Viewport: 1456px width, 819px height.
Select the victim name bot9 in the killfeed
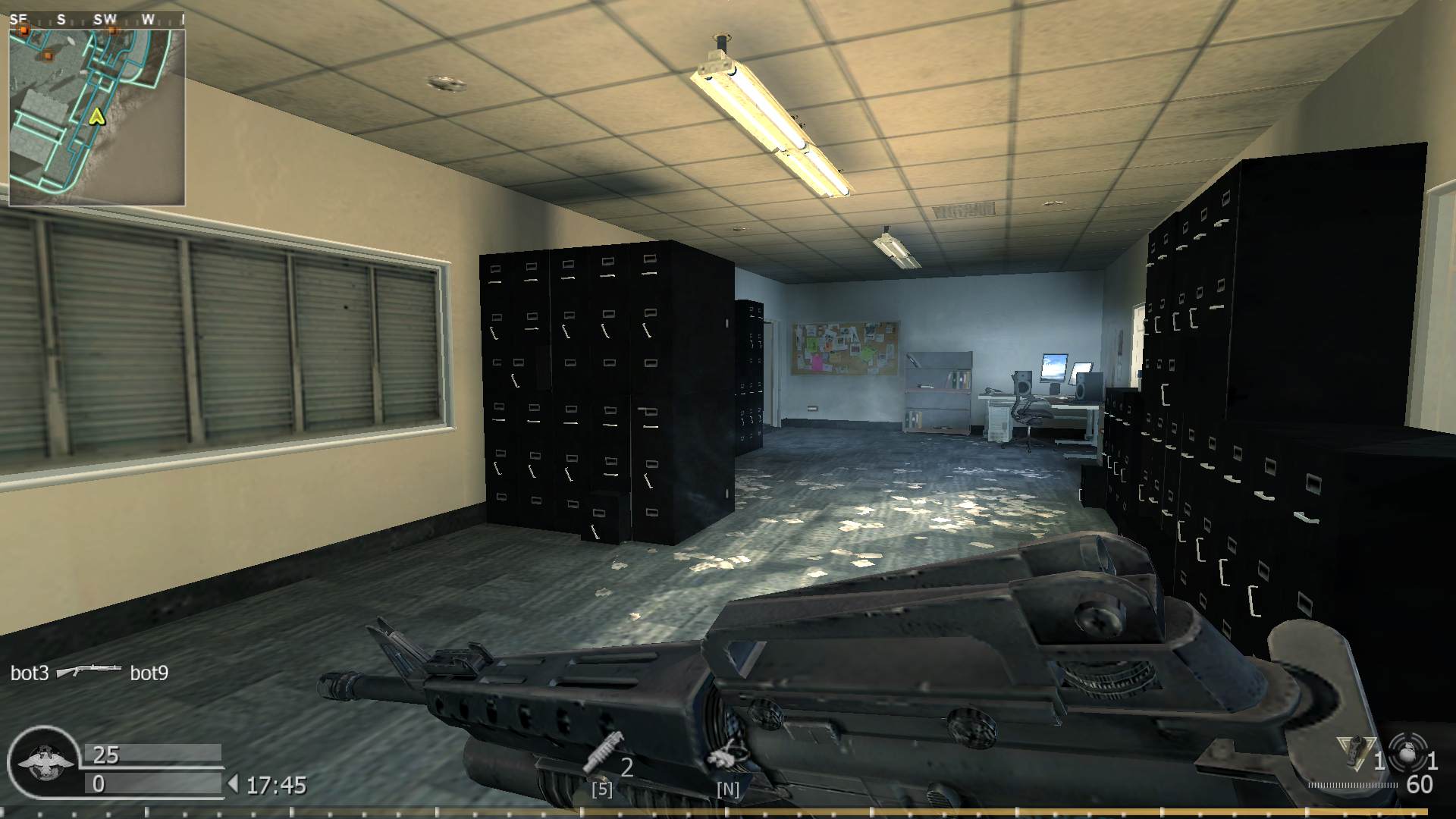click(149, 673)
